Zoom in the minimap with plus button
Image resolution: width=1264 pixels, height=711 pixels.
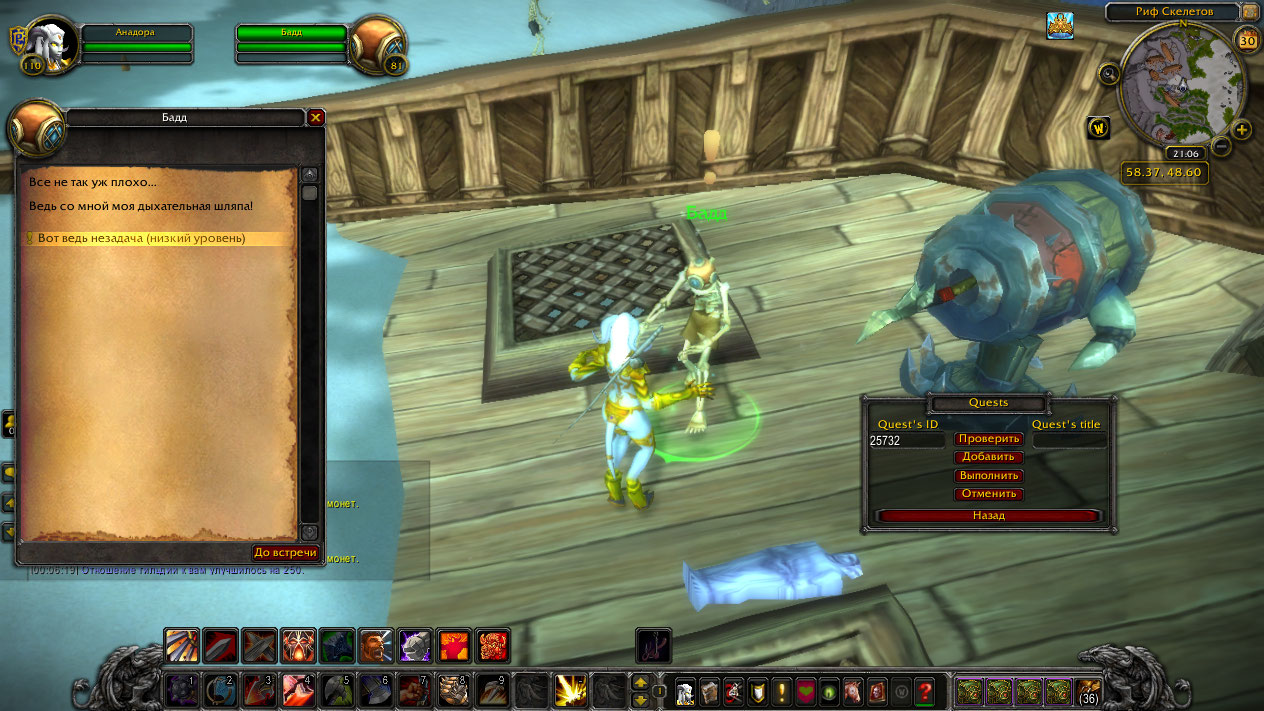tap(1242, 130)
